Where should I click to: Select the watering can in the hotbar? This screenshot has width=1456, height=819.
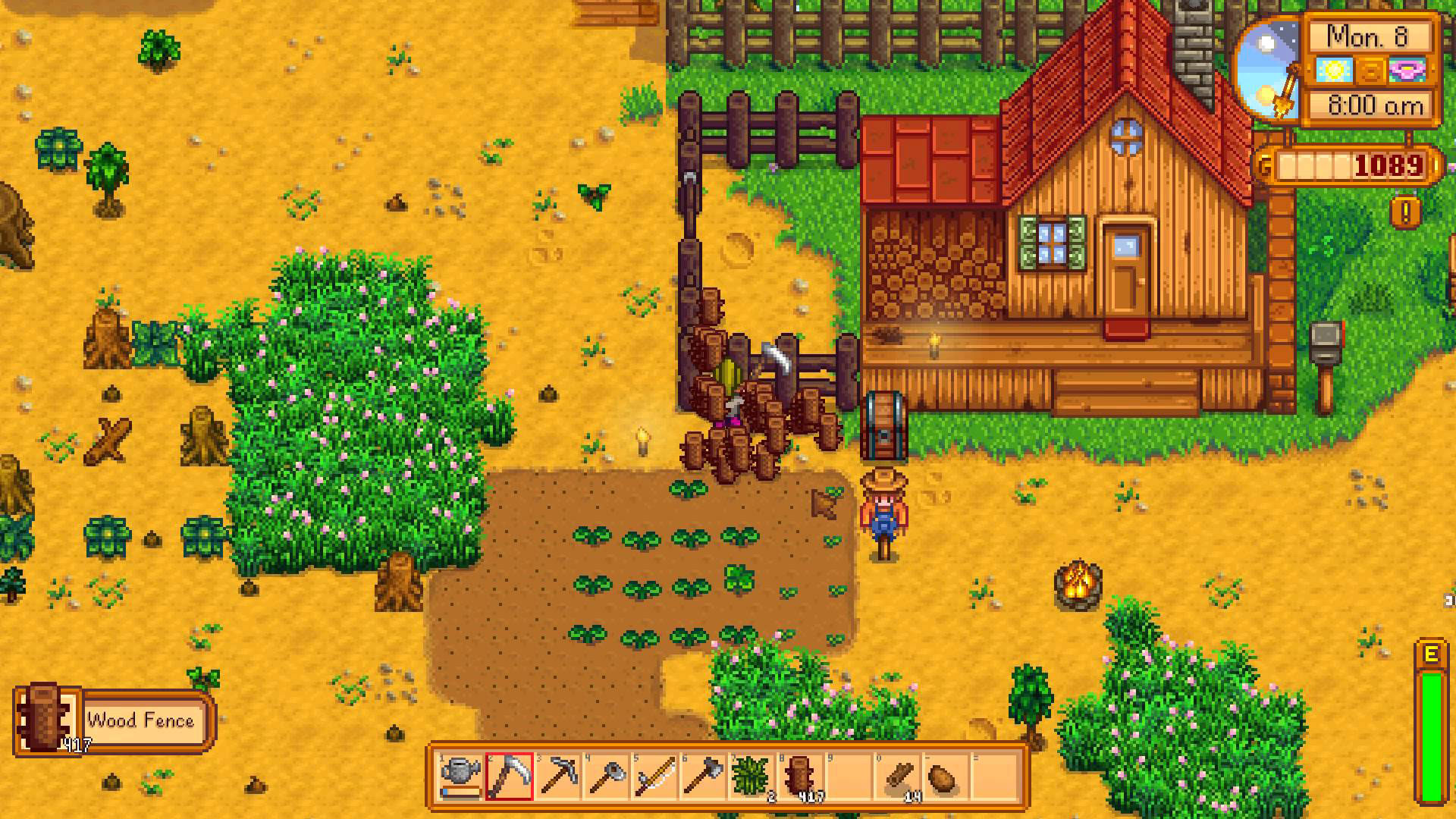click(461, 776)
